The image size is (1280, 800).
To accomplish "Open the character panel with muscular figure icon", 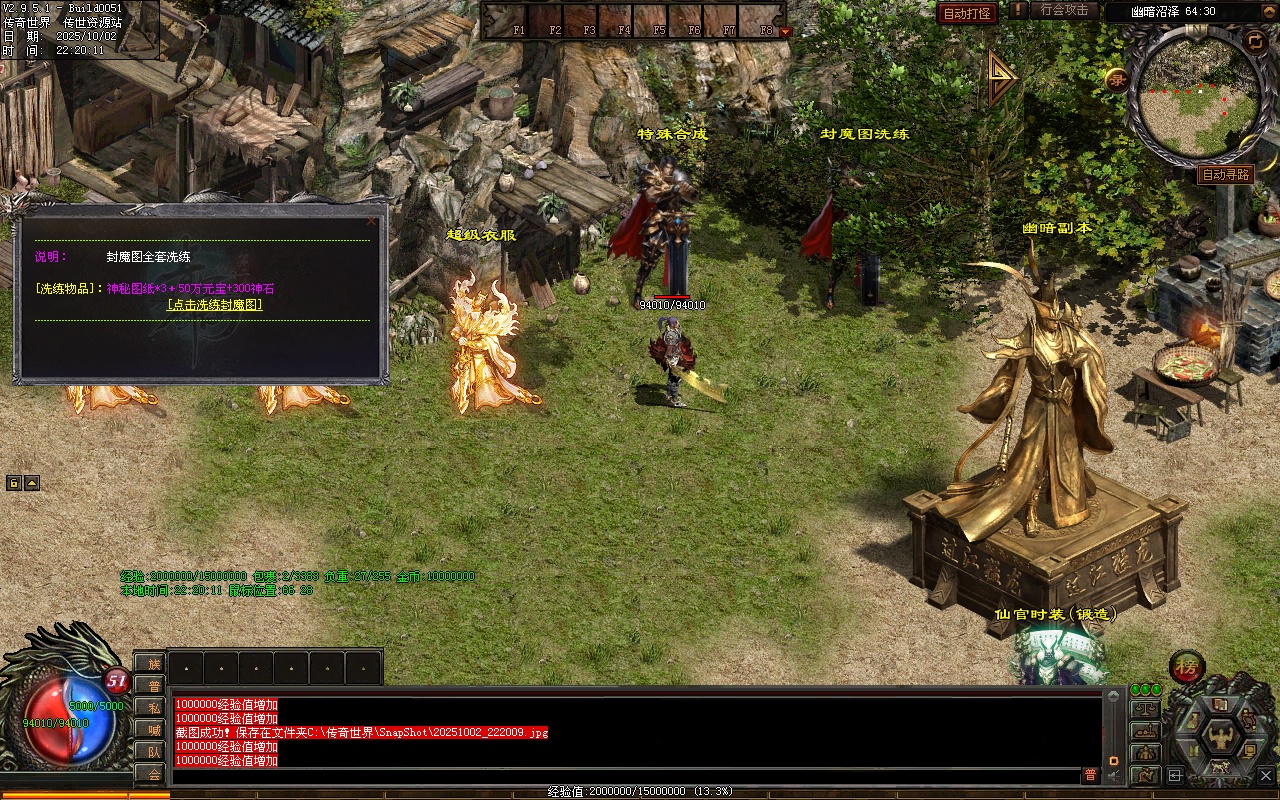I will (x=1220, y=737).
